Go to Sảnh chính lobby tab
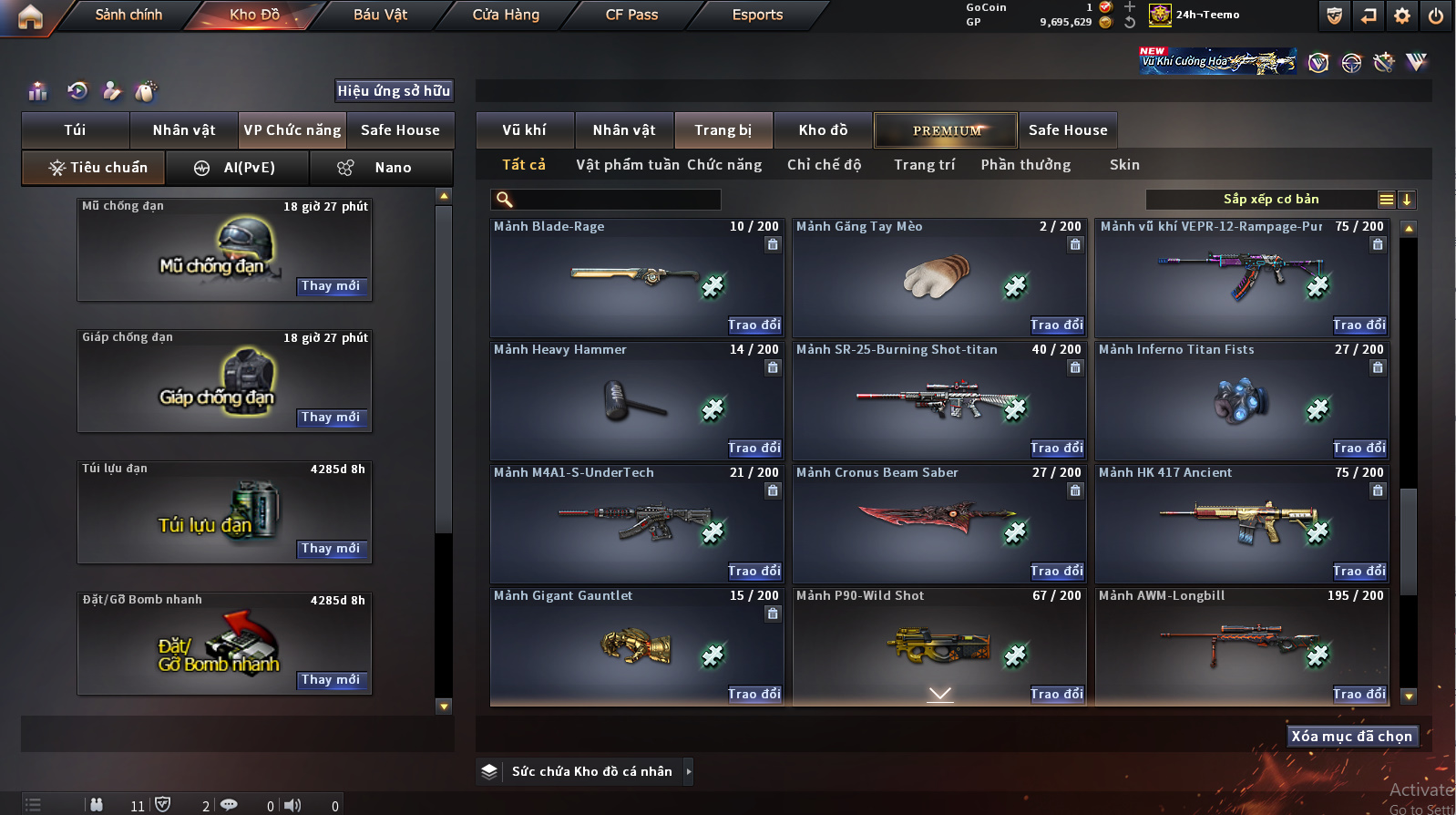Image resolution: width=1456 pixels, height=815 pixels. (x=128, y=15)
